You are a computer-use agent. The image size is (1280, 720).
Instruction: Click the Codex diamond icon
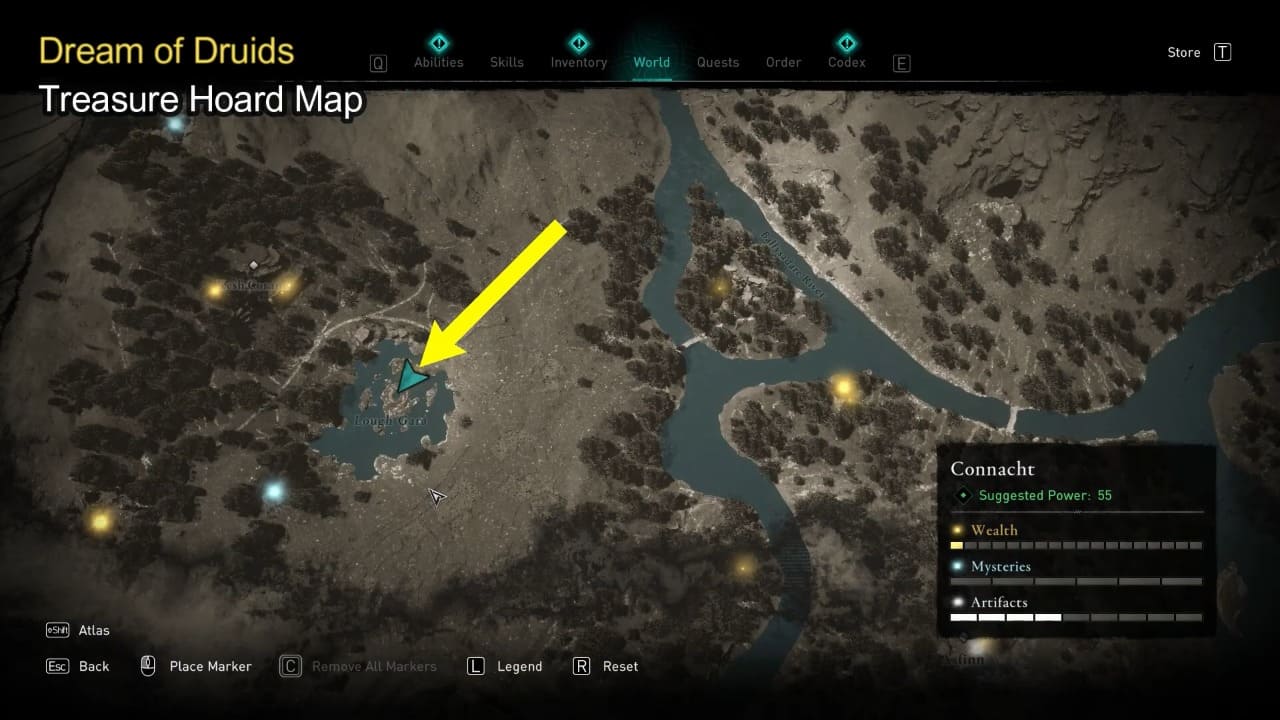pyautogui.click(x=845, y=42)
